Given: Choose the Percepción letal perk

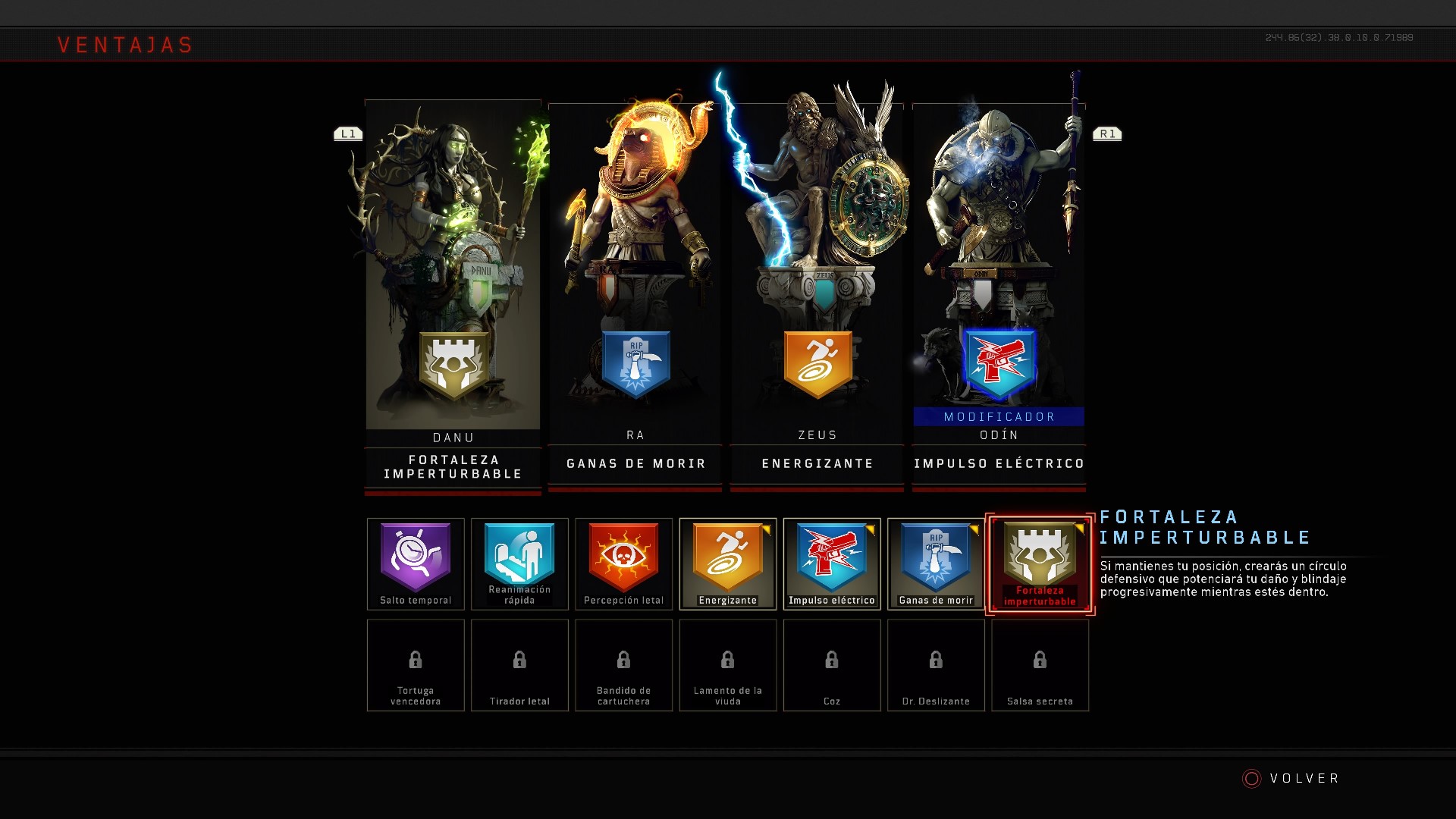Looking at the screenshot, I should pos(623,563).
